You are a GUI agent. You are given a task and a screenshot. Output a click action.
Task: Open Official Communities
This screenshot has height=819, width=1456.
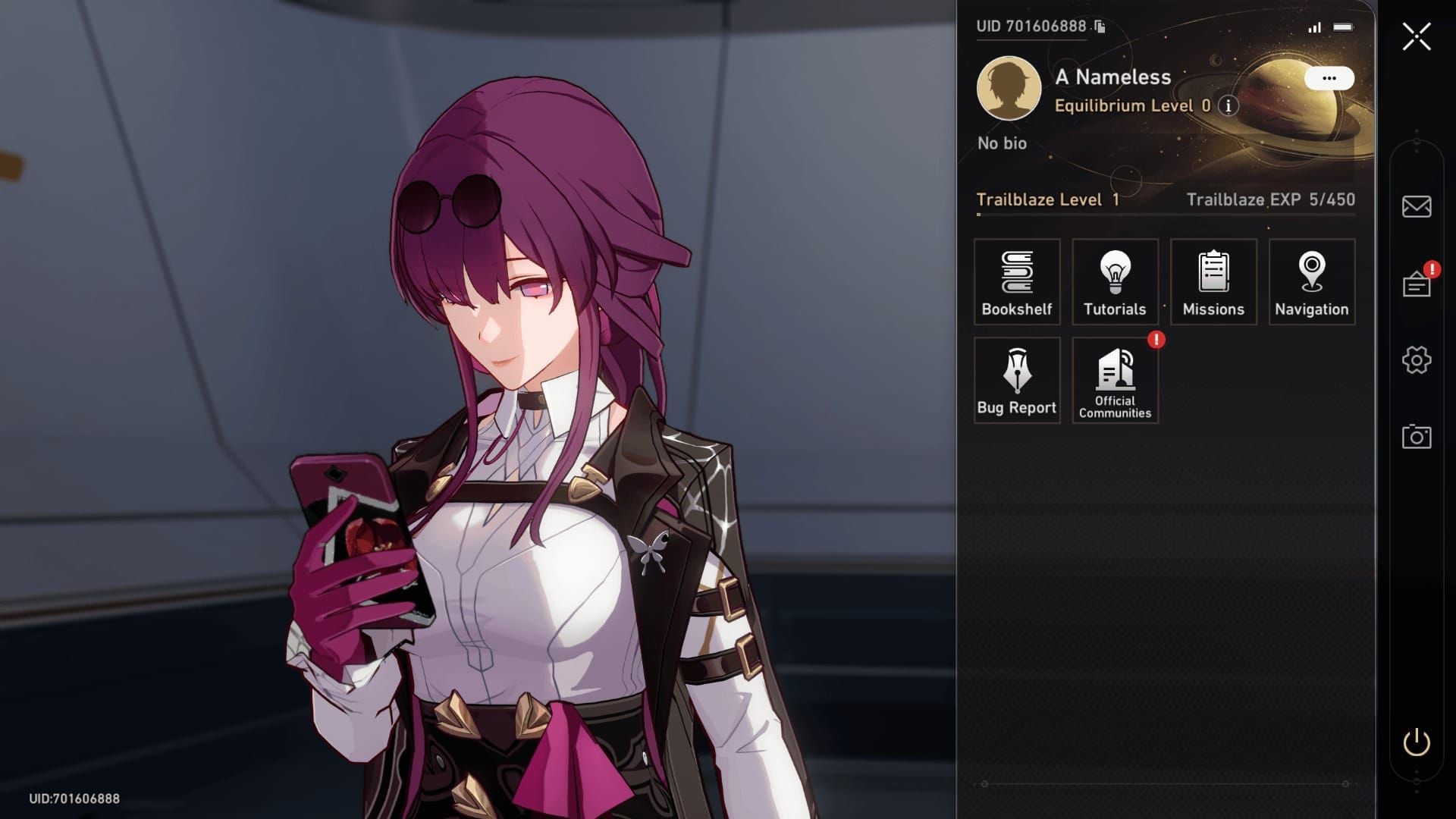point(1115,381)
